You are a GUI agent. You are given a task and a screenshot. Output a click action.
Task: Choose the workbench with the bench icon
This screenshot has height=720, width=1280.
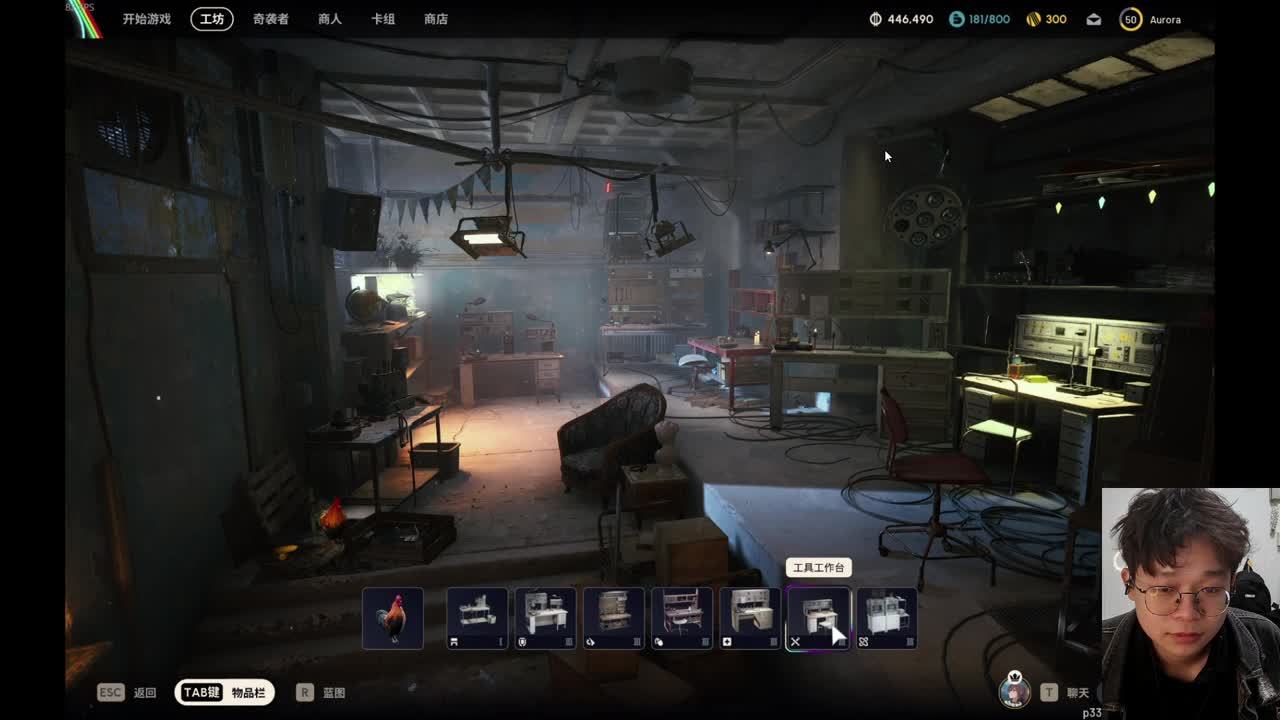coord(477,618)
